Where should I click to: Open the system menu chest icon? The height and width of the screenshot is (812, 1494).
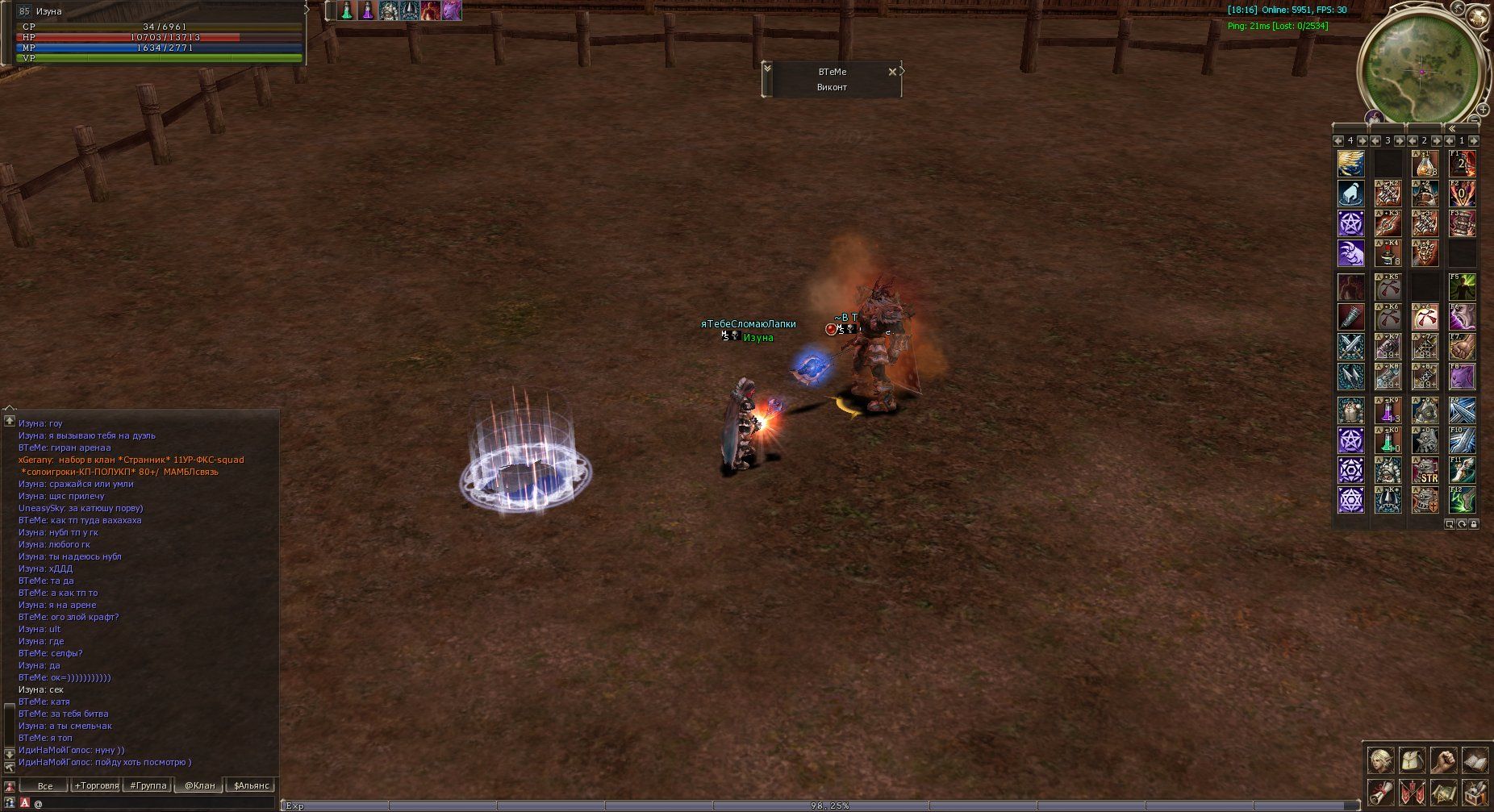pos(1475,791)
